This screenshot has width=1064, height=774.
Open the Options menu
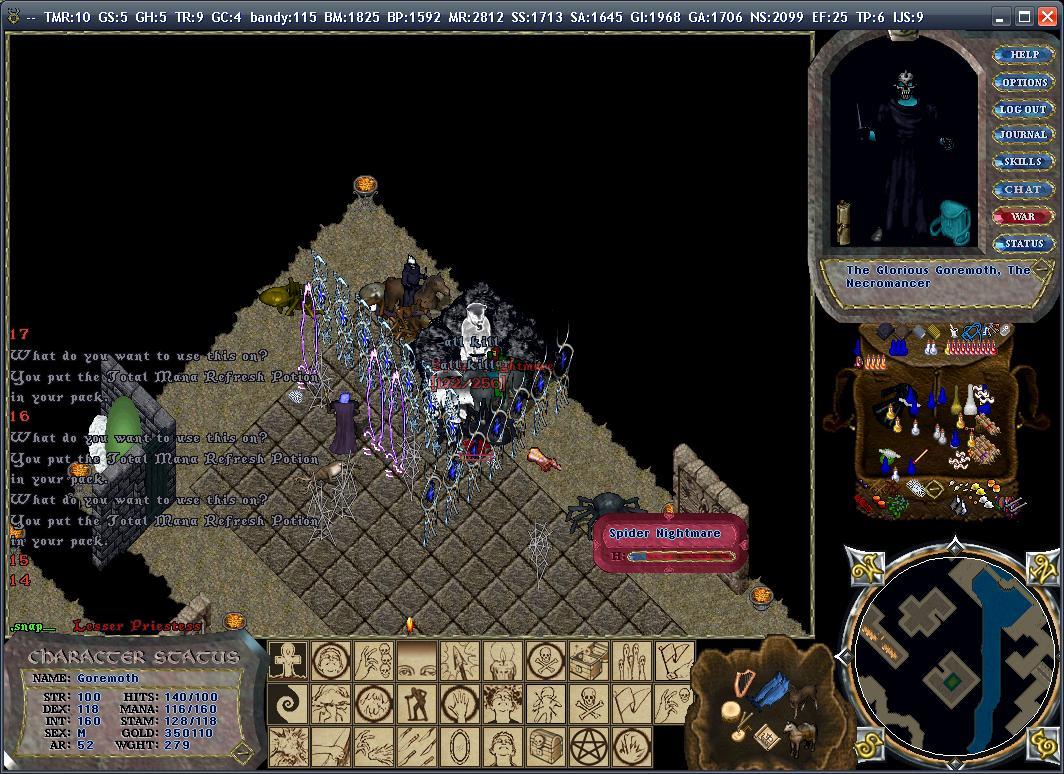[1024, 82]
